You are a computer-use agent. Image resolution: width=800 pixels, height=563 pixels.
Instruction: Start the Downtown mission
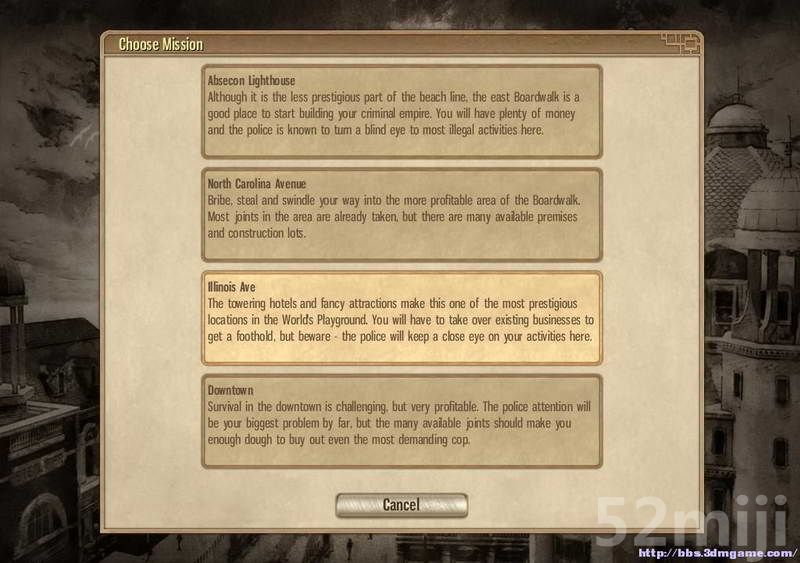pyautogui.click(x=401, y=420)
